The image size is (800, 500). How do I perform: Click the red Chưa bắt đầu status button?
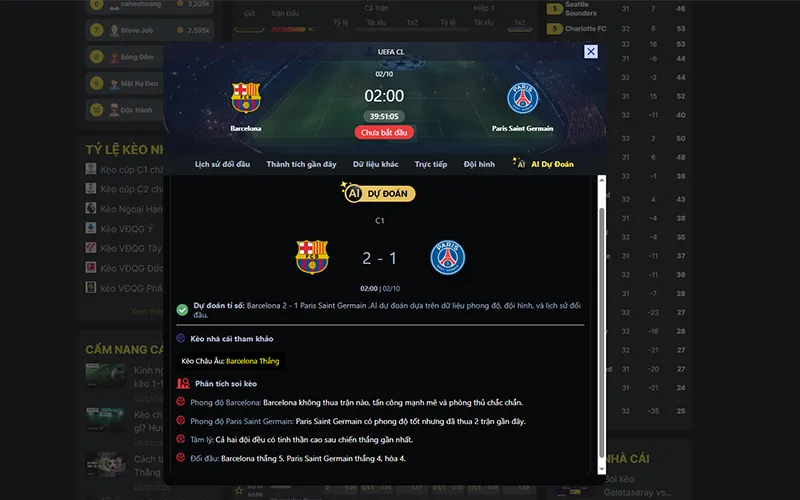tap(384, 132)
